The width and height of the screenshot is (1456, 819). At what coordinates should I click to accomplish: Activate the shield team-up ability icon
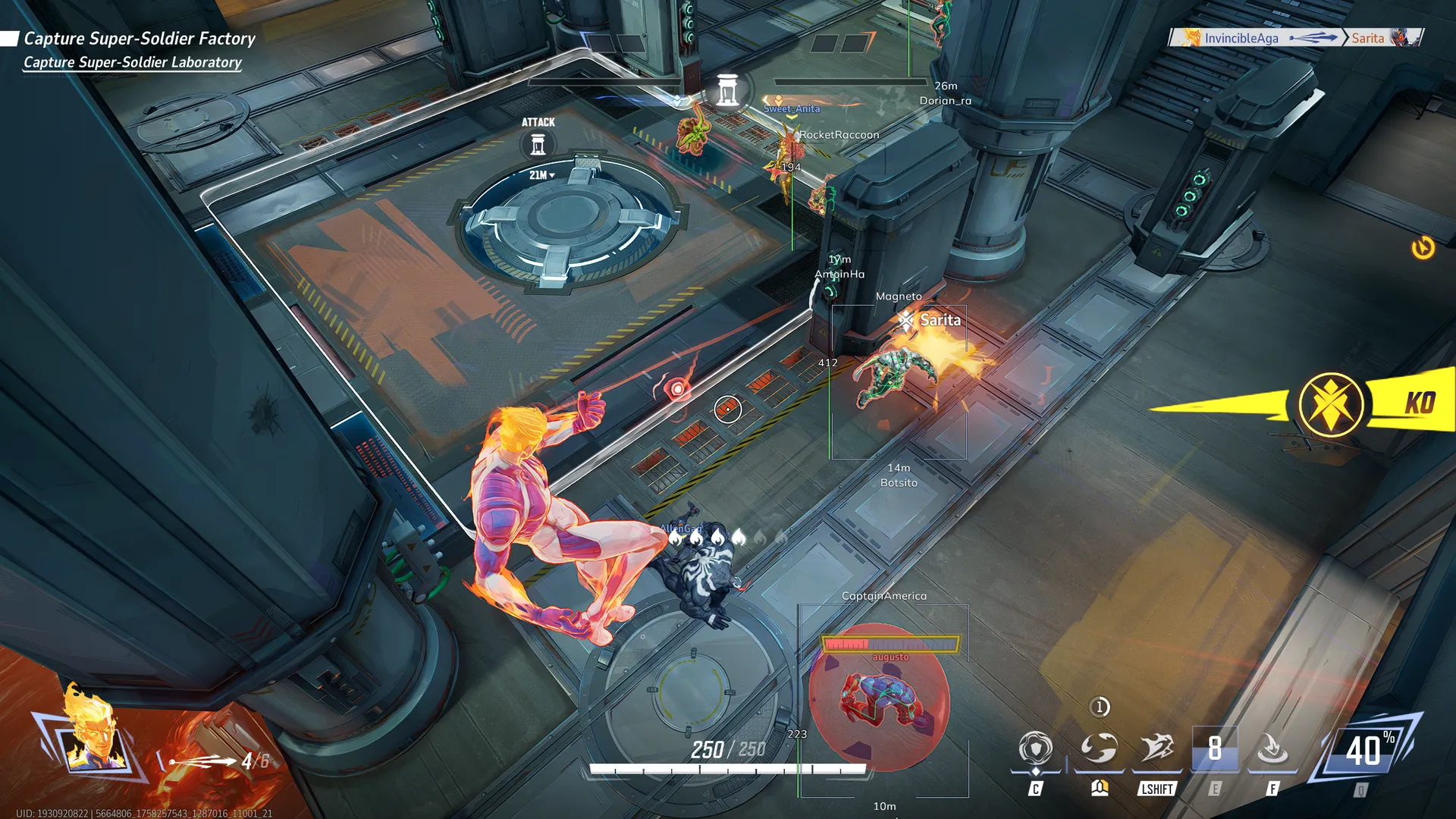(1035, 749)
